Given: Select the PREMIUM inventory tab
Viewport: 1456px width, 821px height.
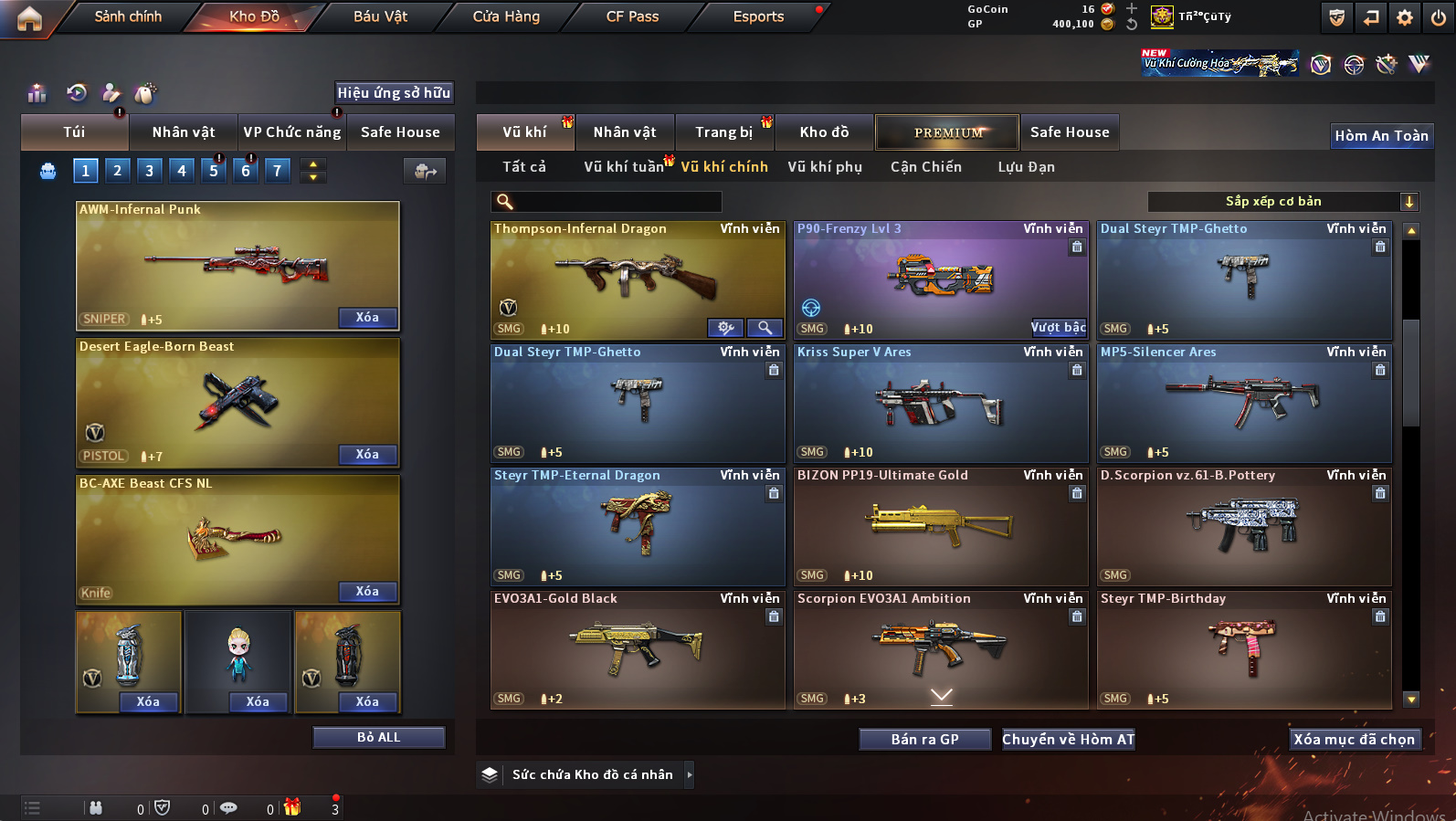Looking at the screenshot, I should 947,132.
